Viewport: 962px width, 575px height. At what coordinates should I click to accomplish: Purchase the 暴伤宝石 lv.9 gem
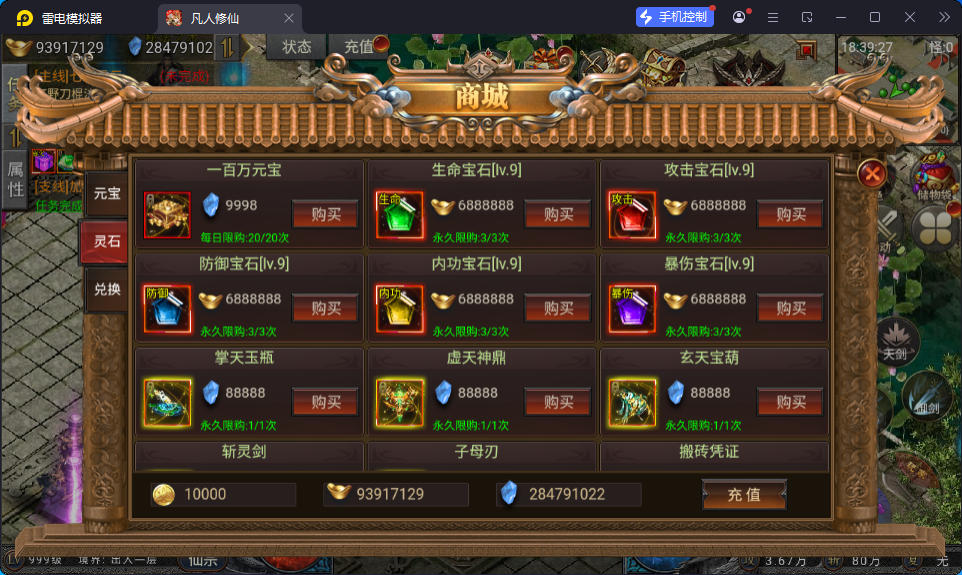[790, 308]
